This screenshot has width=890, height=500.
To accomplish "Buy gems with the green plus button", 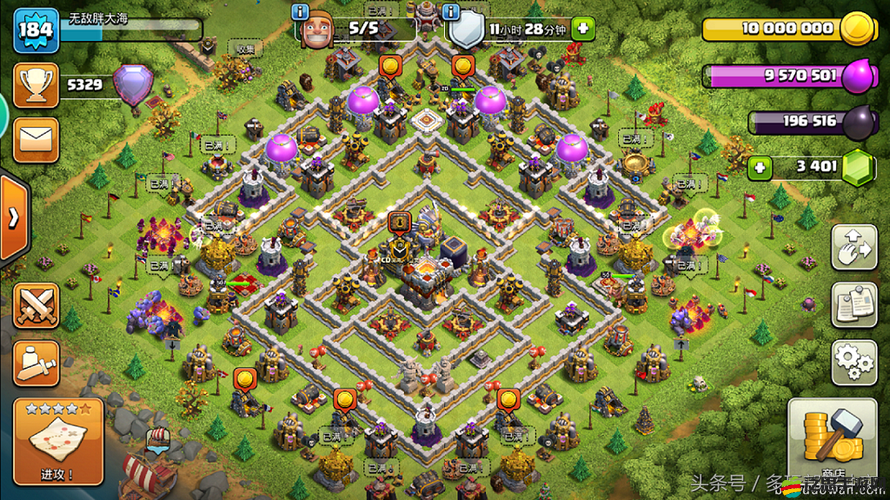I will [760, 166].
